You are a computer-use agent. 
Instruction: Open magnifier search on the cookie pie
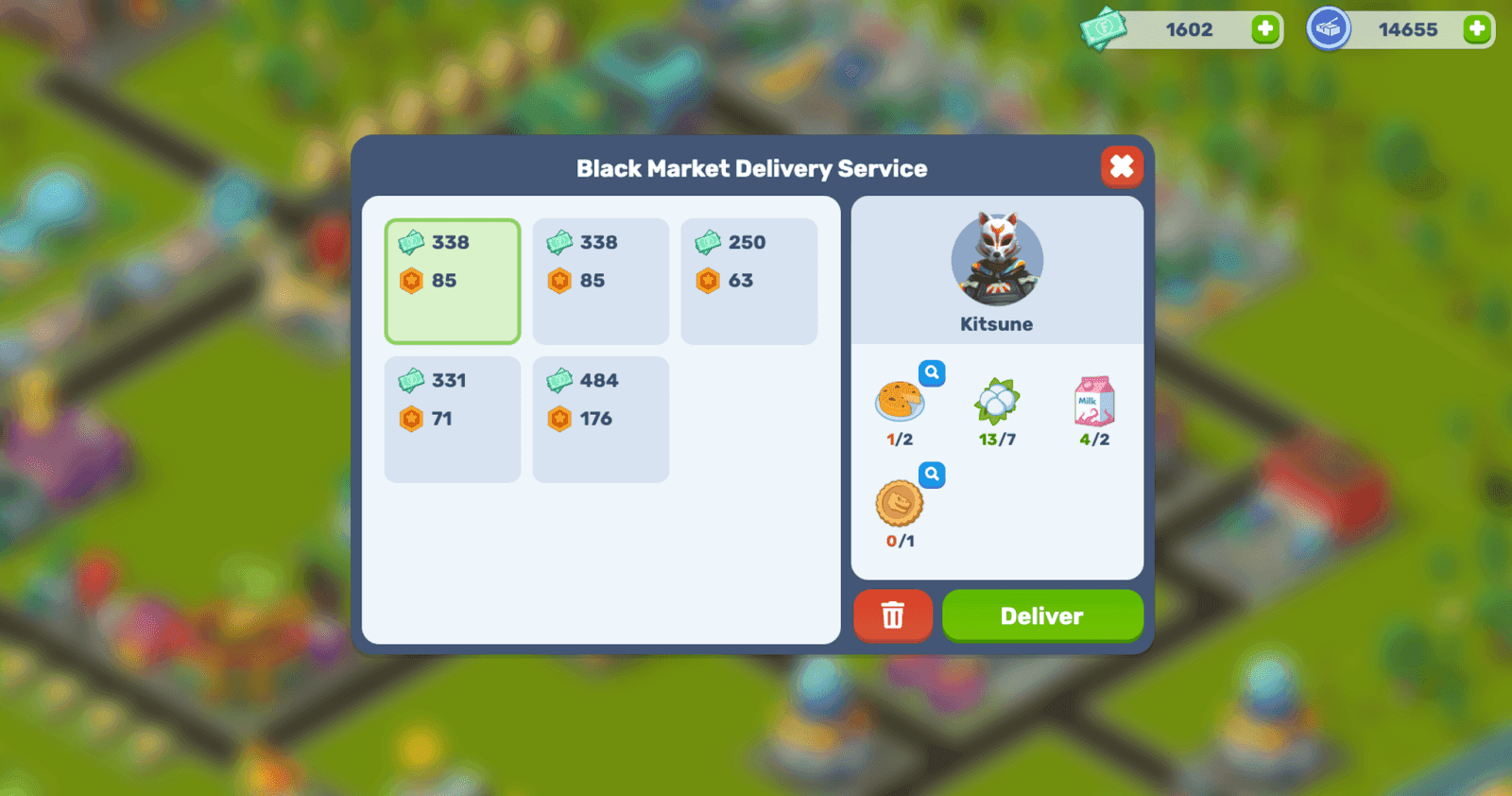932,373
